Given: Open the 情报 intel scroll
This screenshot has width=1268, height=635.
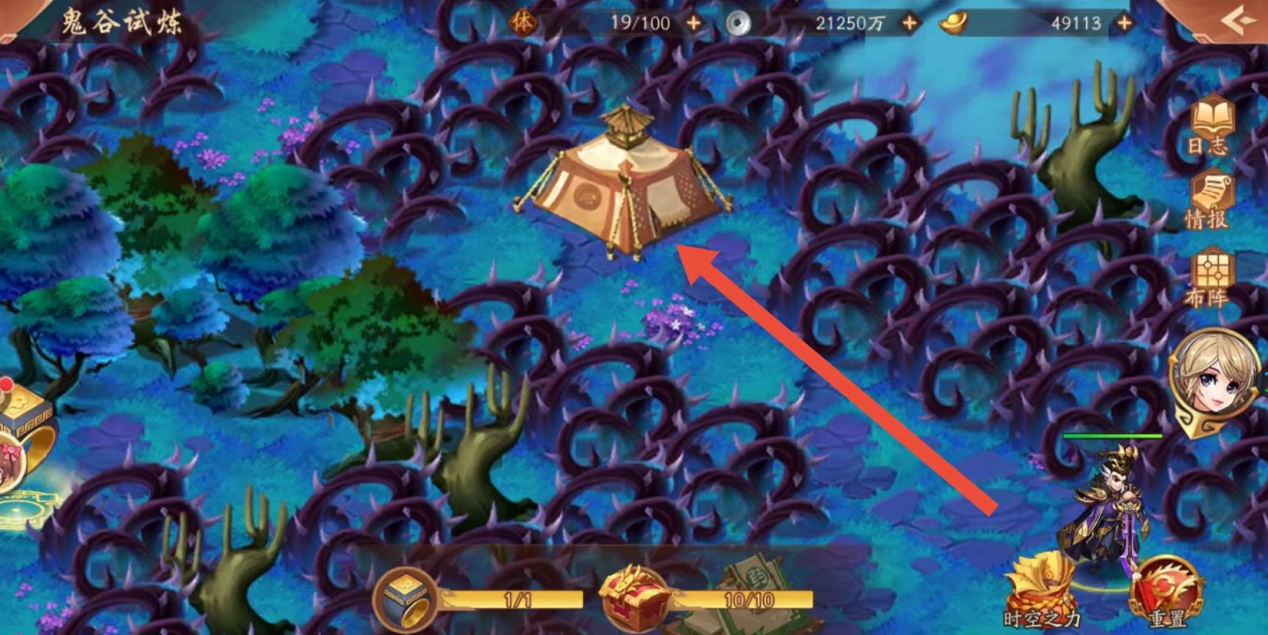Looking at the screenshot, I should (1210, 198).
